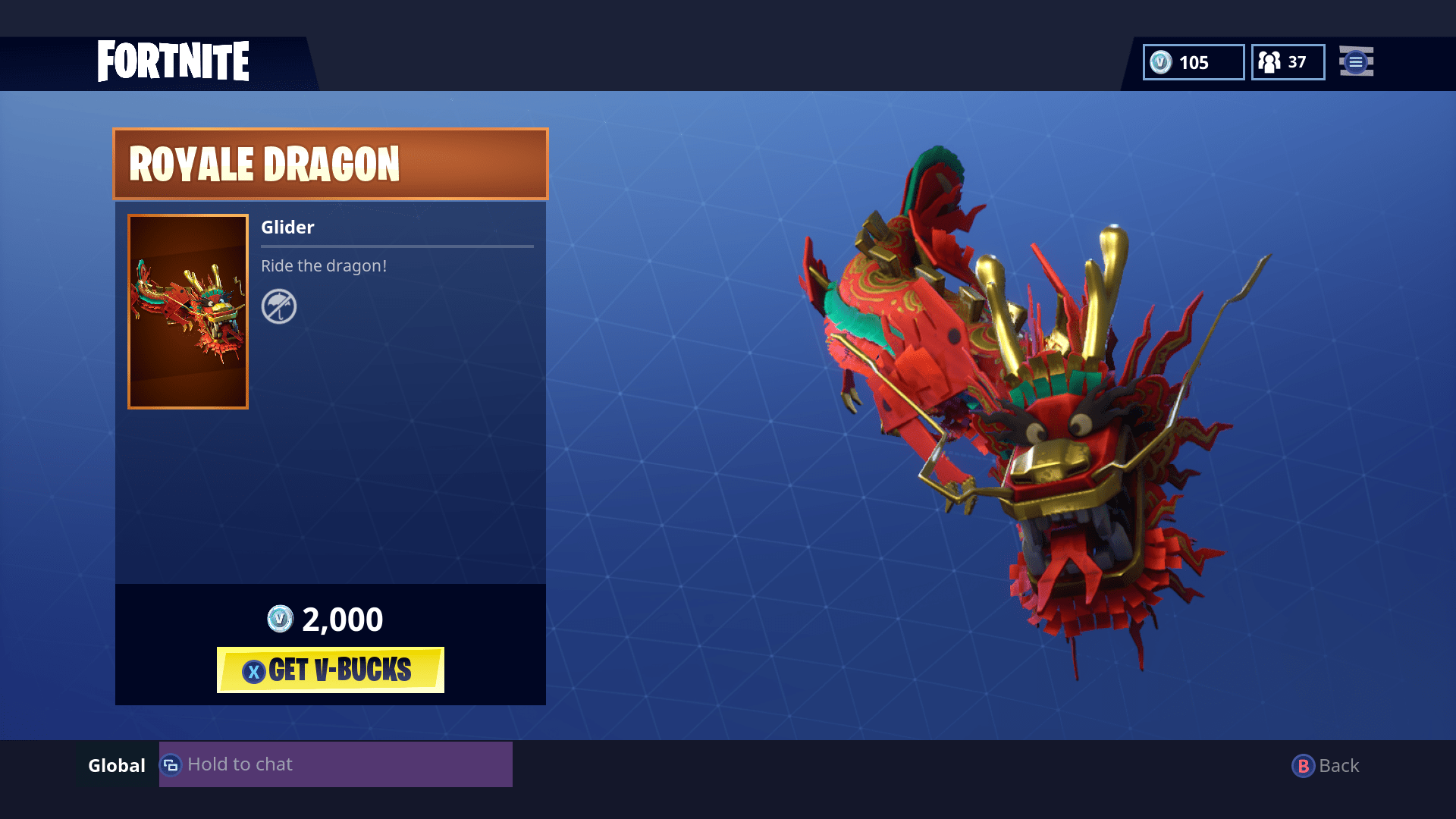Click the Glider heading label
This screenshot has width=1456, height=819.
pos(287,227)
